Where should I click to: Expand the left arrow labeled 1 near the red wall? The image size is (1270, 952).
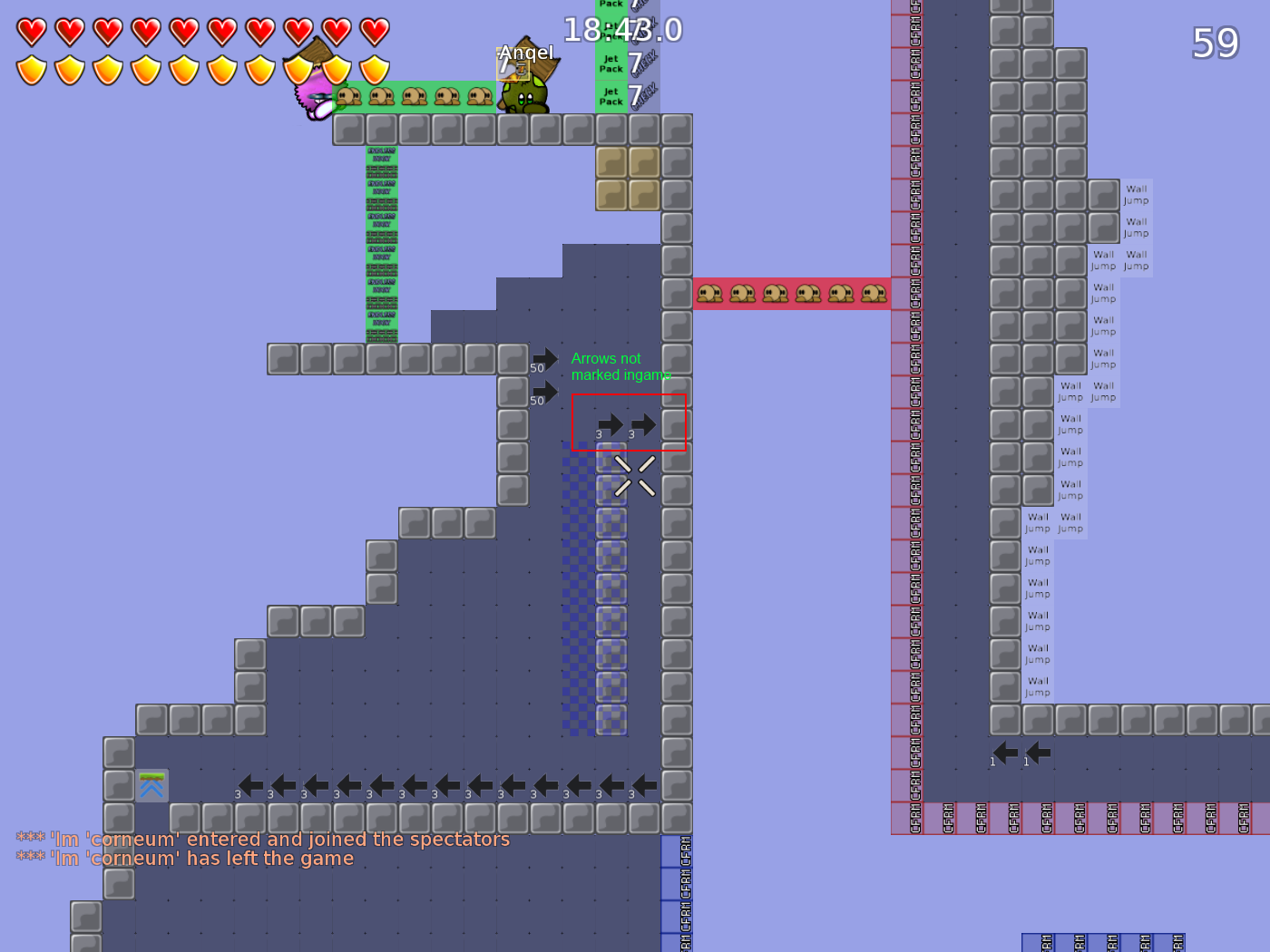(1004, 752)
